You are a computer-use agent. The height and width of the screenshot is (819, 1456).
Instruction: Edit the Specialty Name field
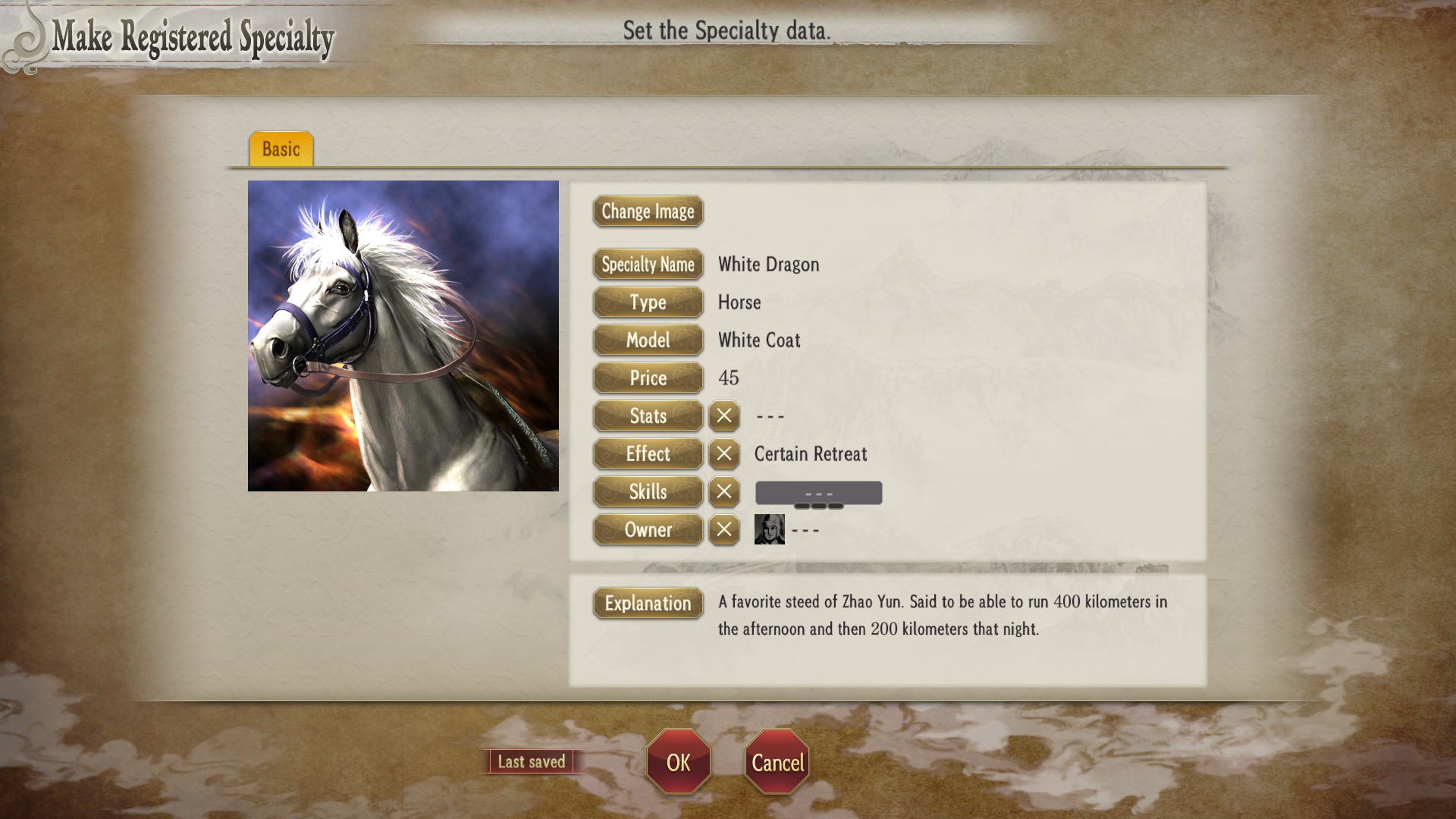tap(648, 265)
